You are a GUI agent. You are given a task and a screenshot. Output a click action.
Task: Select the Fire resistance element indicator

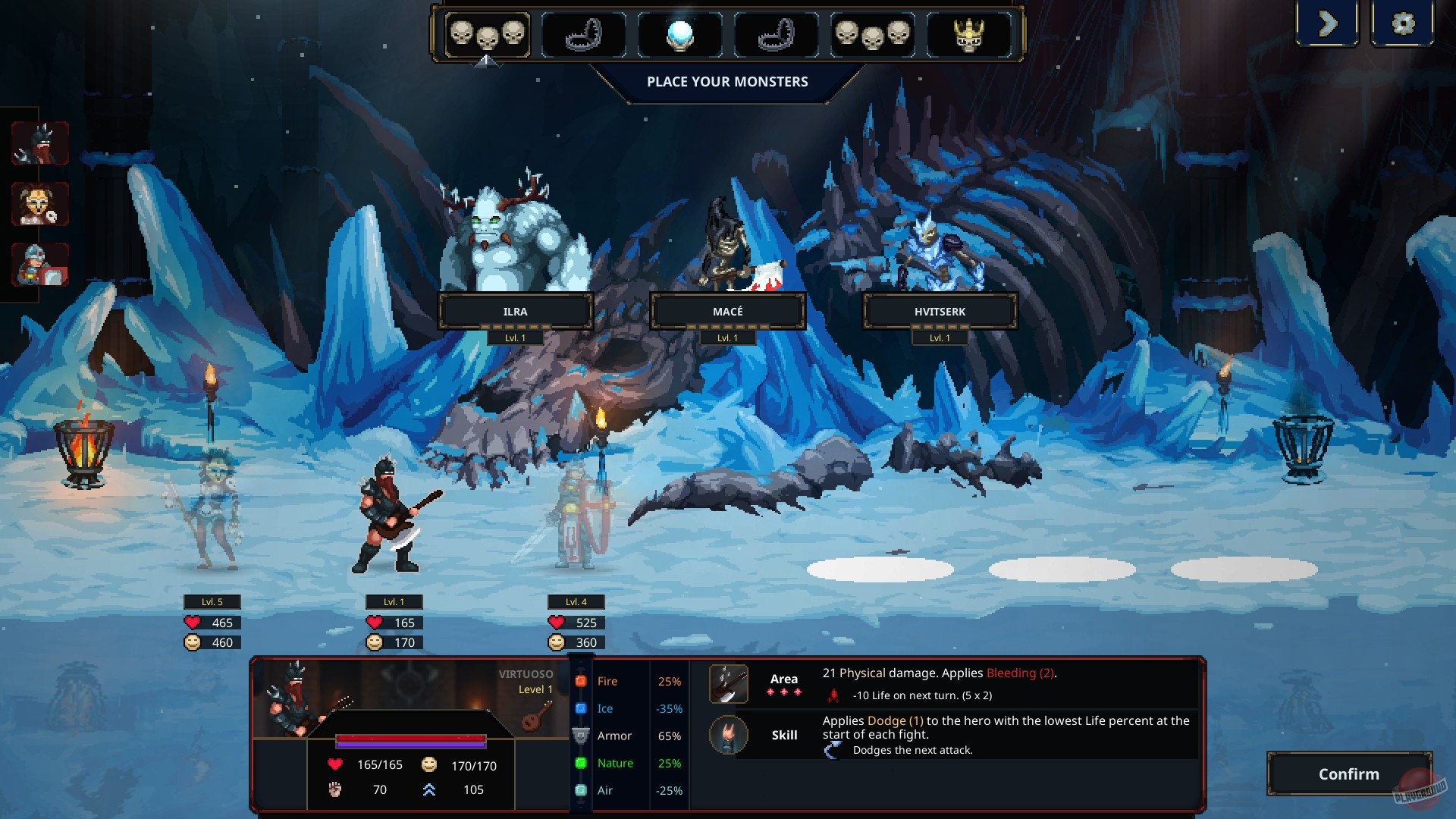click(581, 681)
